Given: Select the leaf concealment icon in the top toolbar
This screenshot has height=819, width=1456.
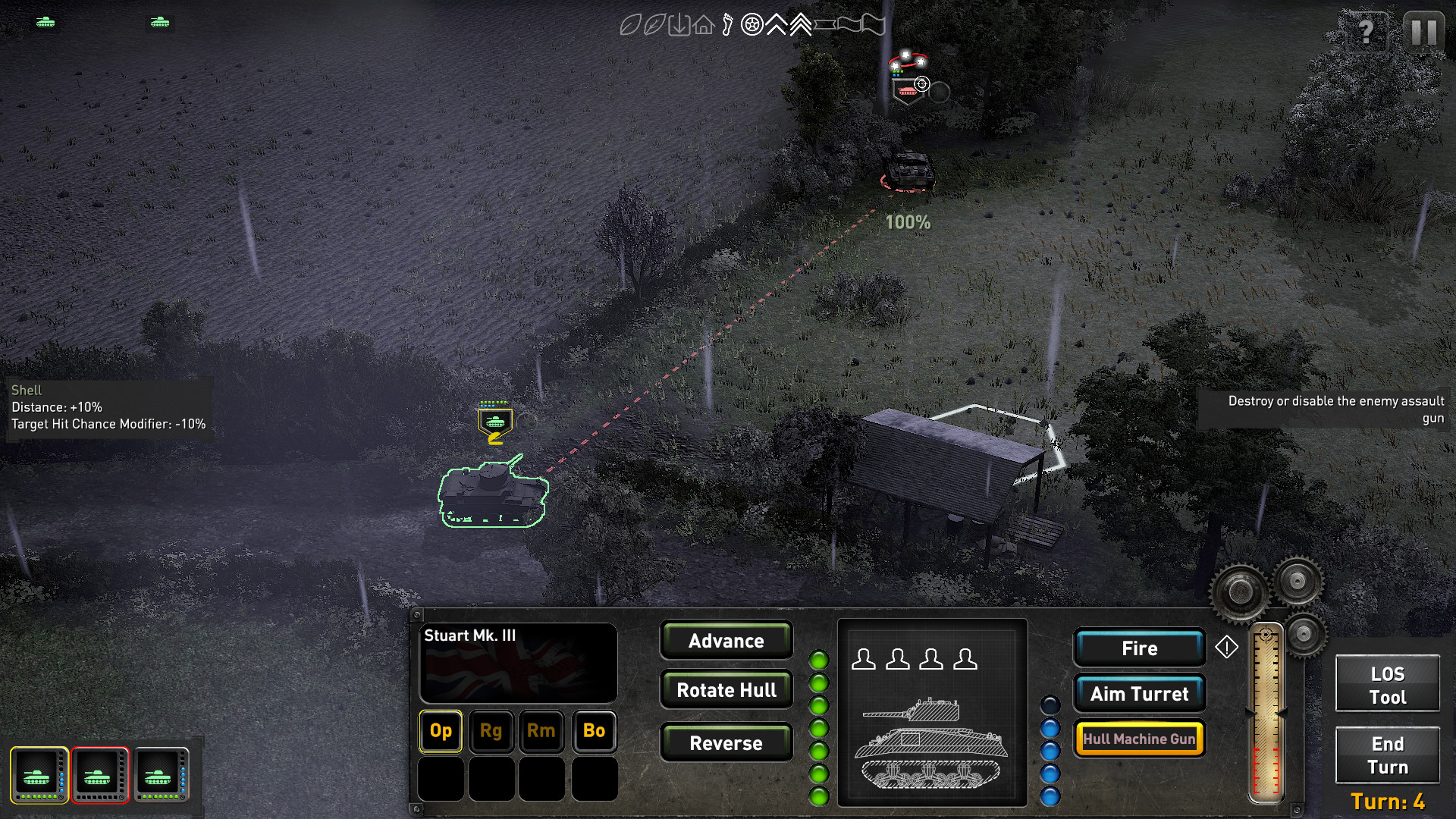Looking at the screenshot, I should click(631, 24).
